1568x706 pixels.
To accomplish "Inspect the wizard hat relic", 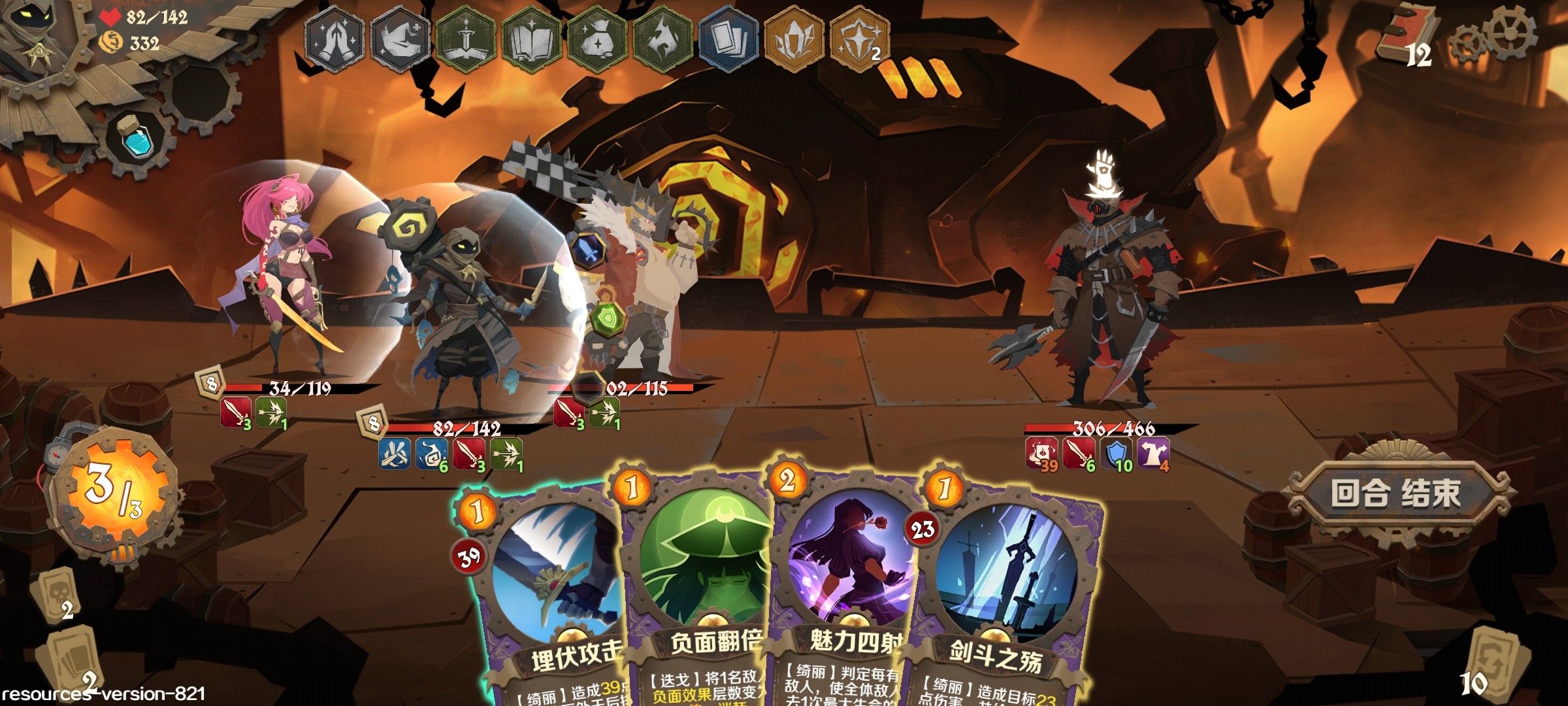I will 400,39.
